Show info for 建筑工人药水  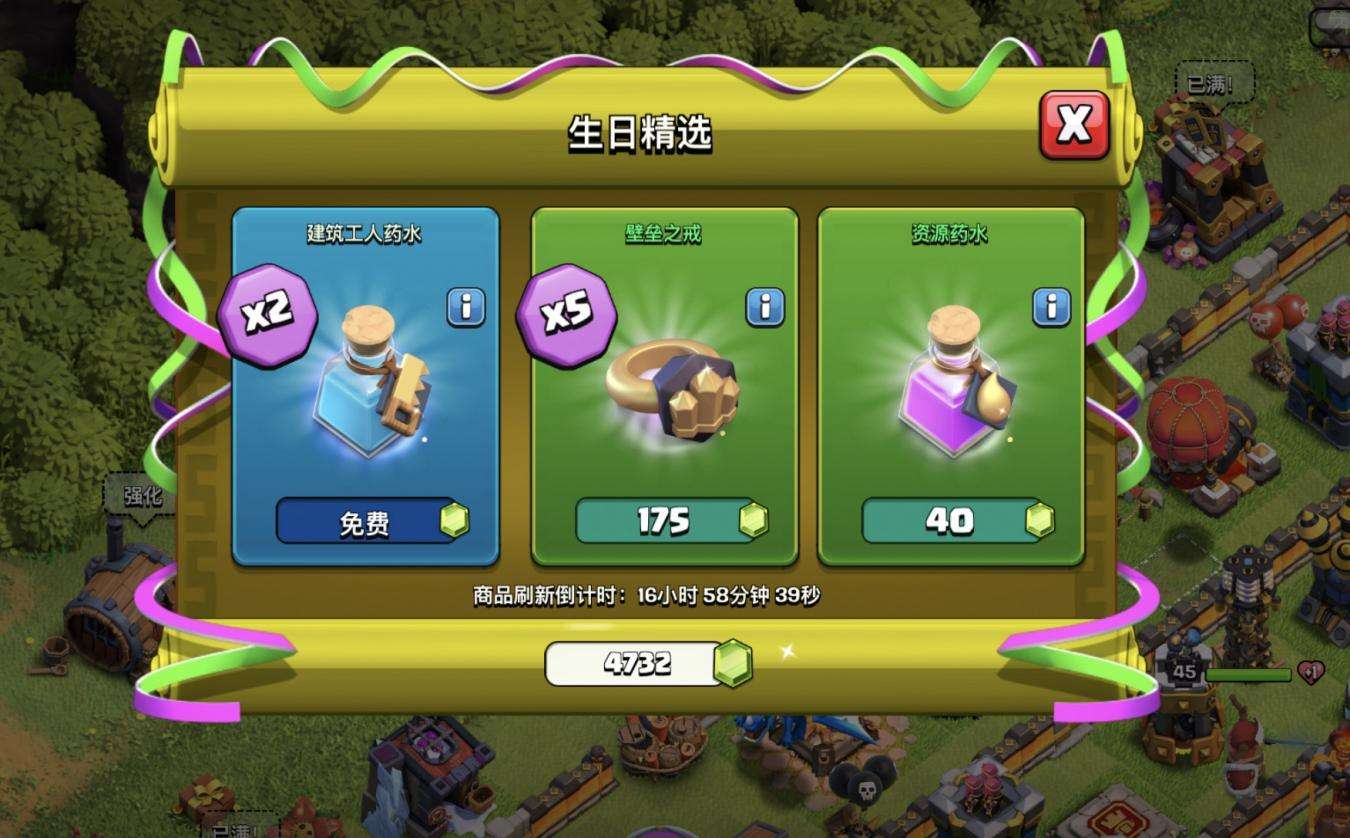(465, 307)
